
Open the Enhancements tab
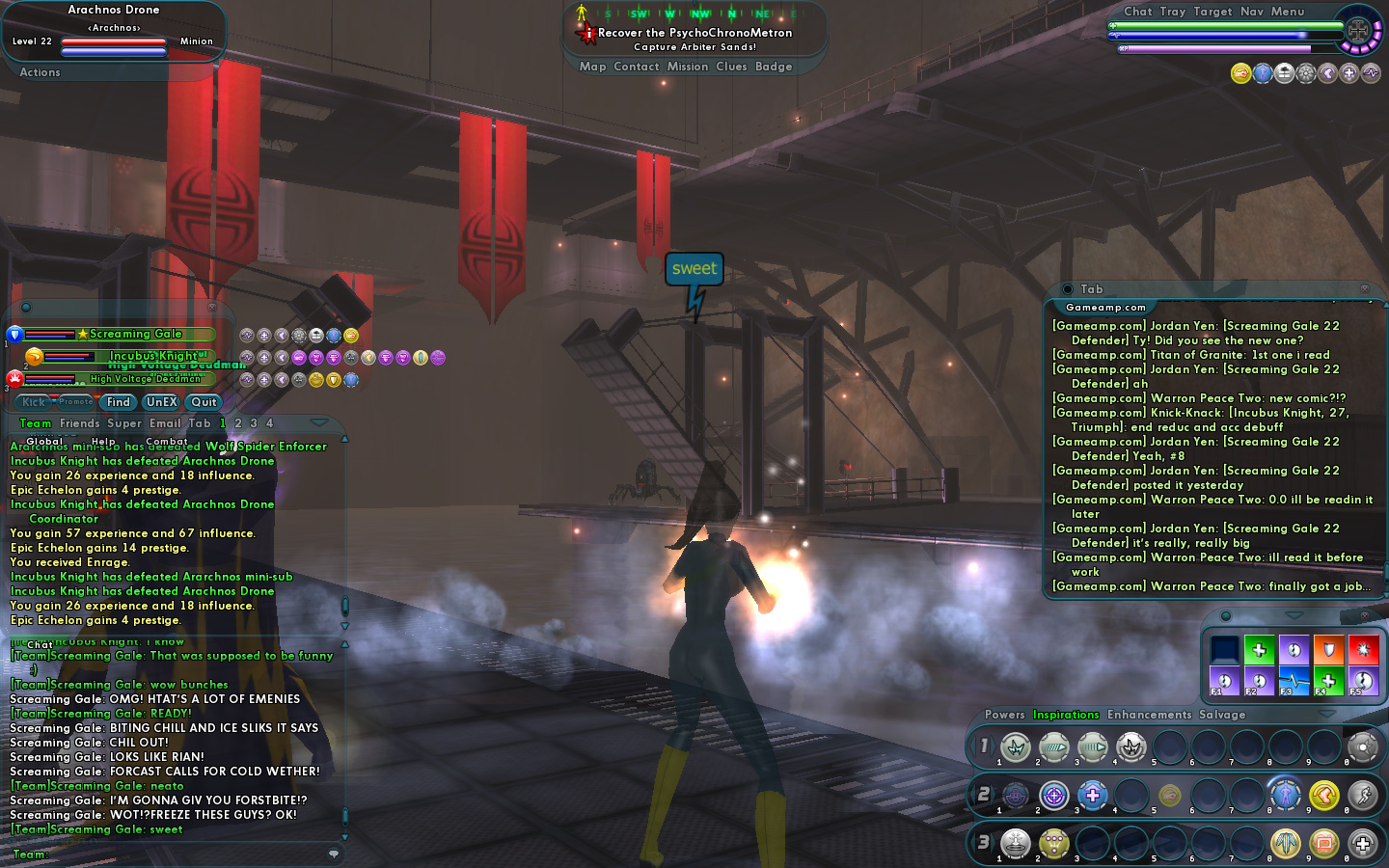(1149, 715)
